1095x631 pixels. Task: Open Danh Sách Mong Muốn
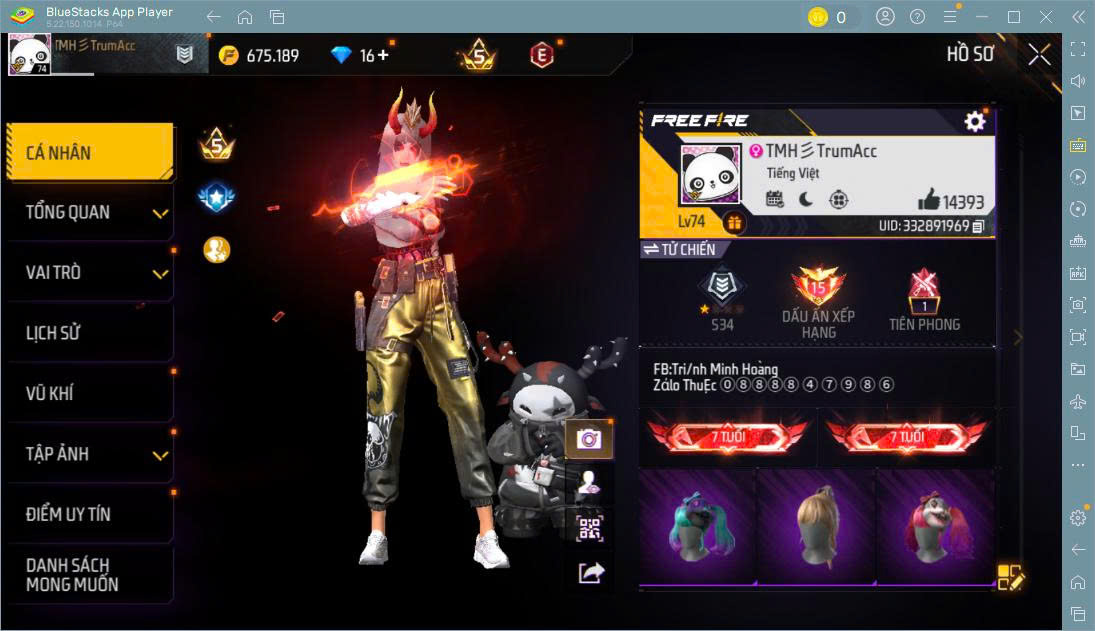89,575
